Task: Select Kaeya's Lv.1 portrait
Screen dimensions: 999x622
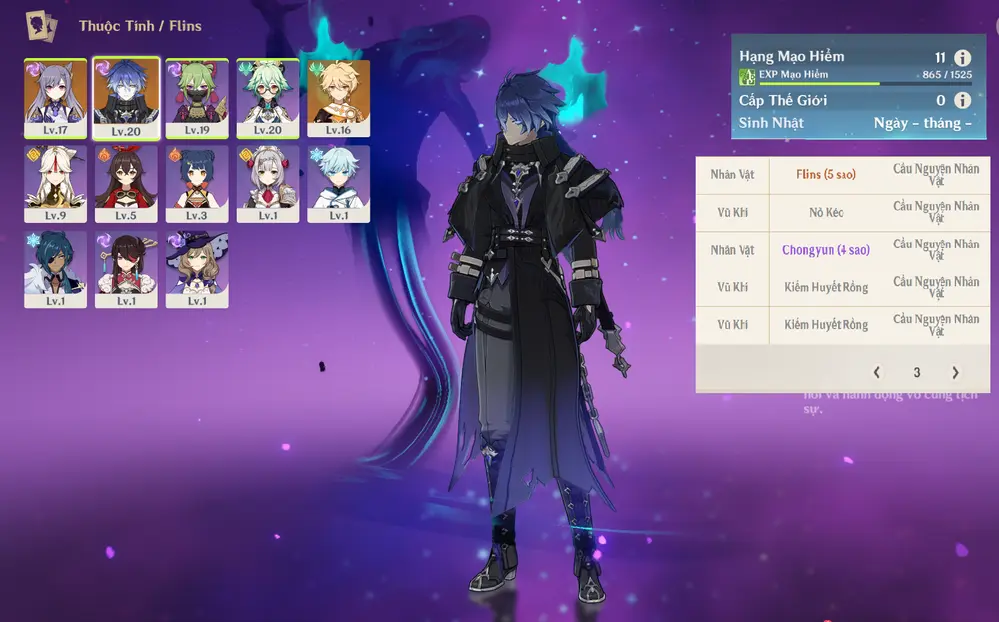Action: (x=55, y=269)
